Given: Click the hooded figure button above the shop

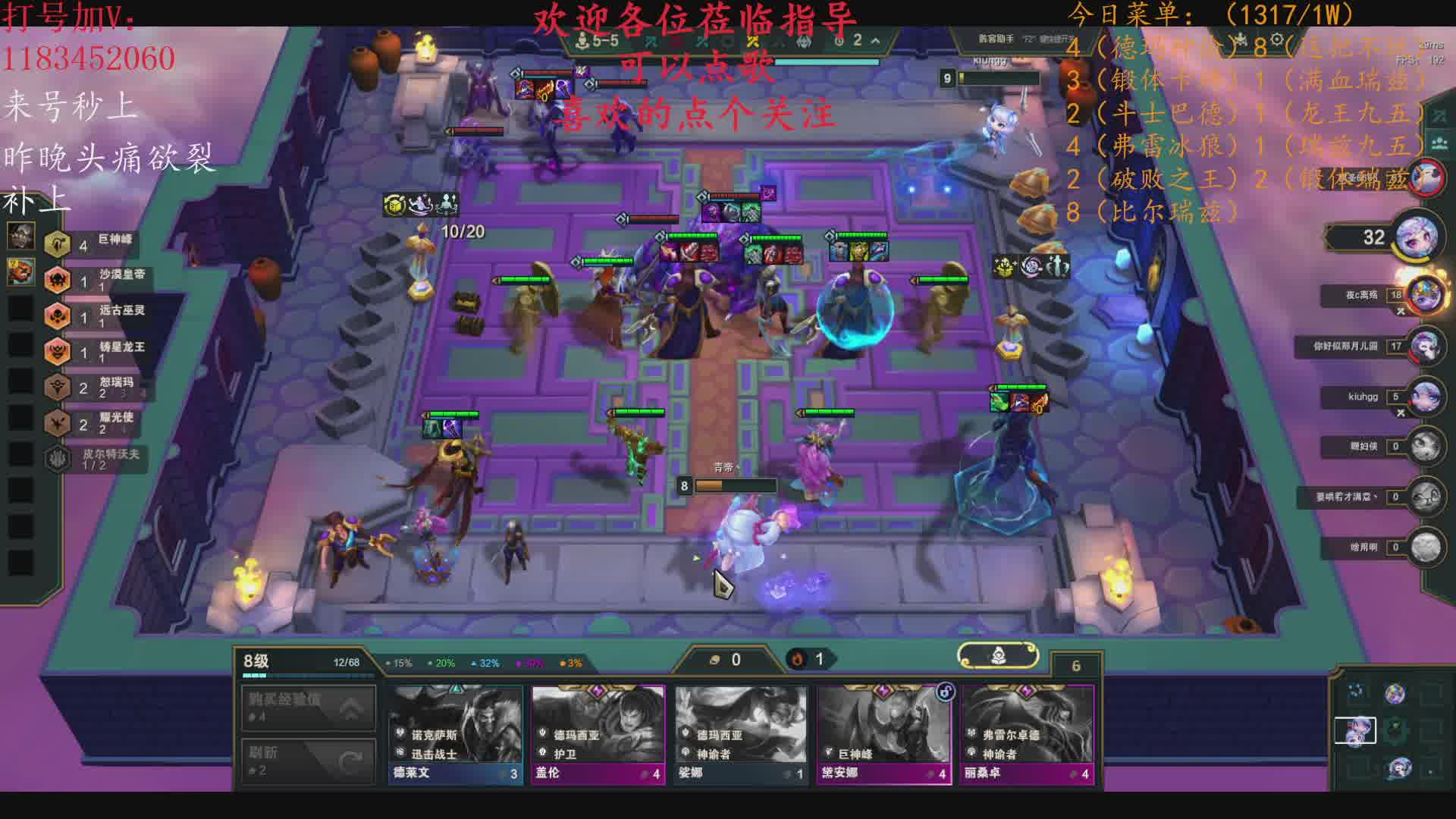Looking at the screenshot, I should (998, 656).
